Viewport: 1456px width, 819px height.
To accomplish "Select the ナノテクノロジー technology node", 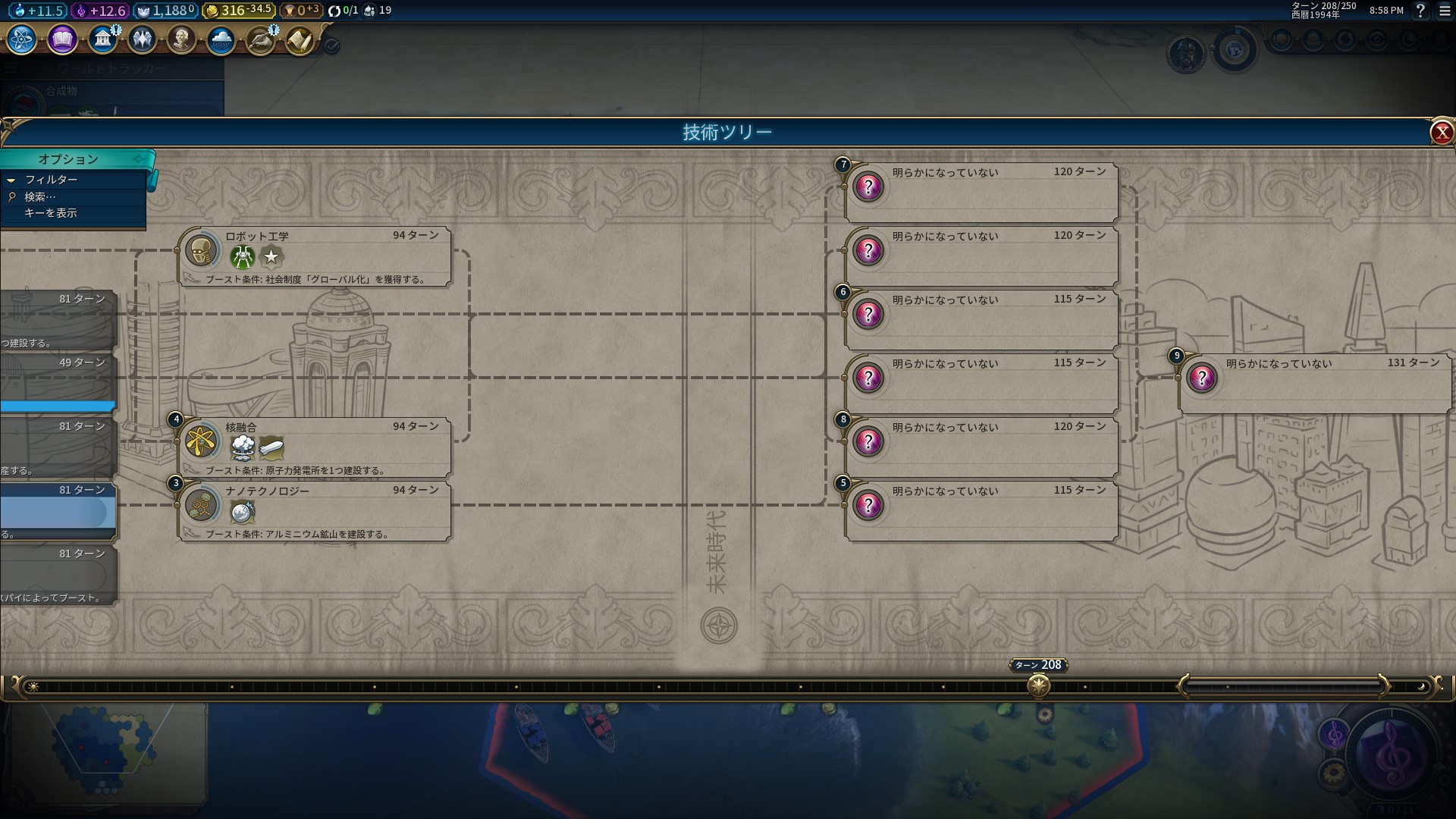I will 315,511.
